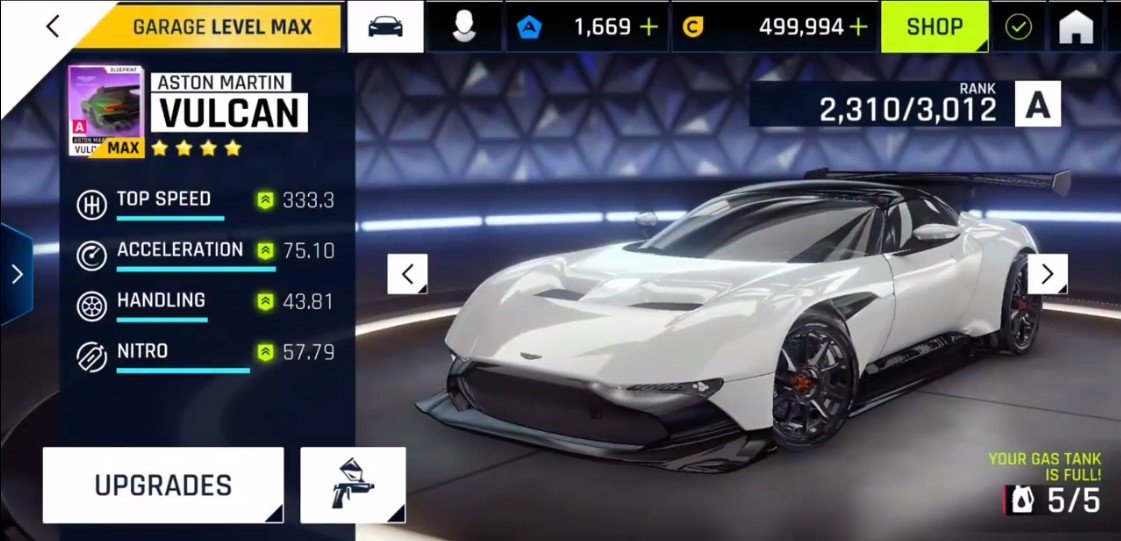Buy more credits with the plus
The height and width of the screenshot is (541, 1121).
[858, 27]
